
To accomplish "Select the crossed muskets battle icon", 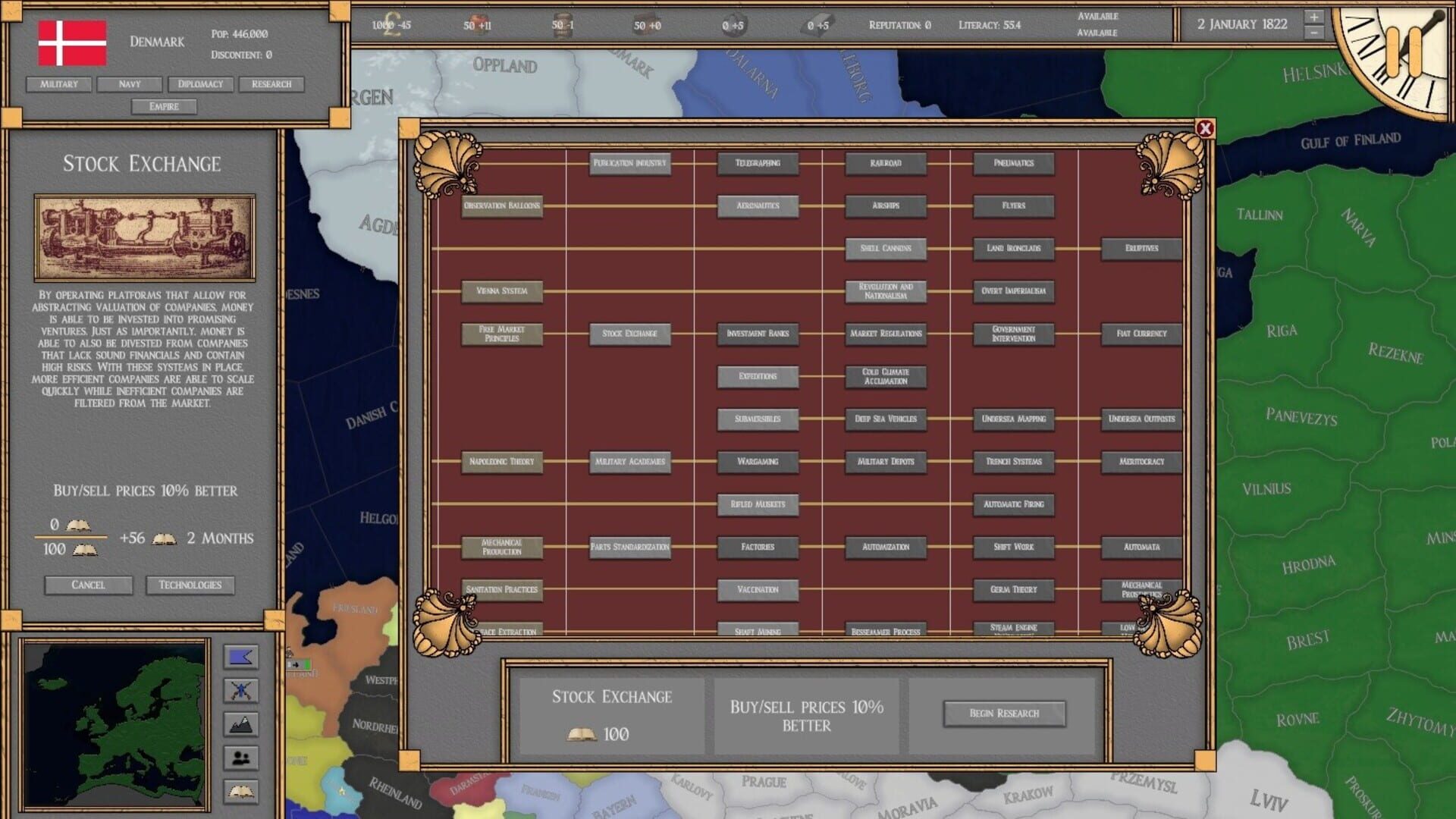I will [x=243, y=689].
